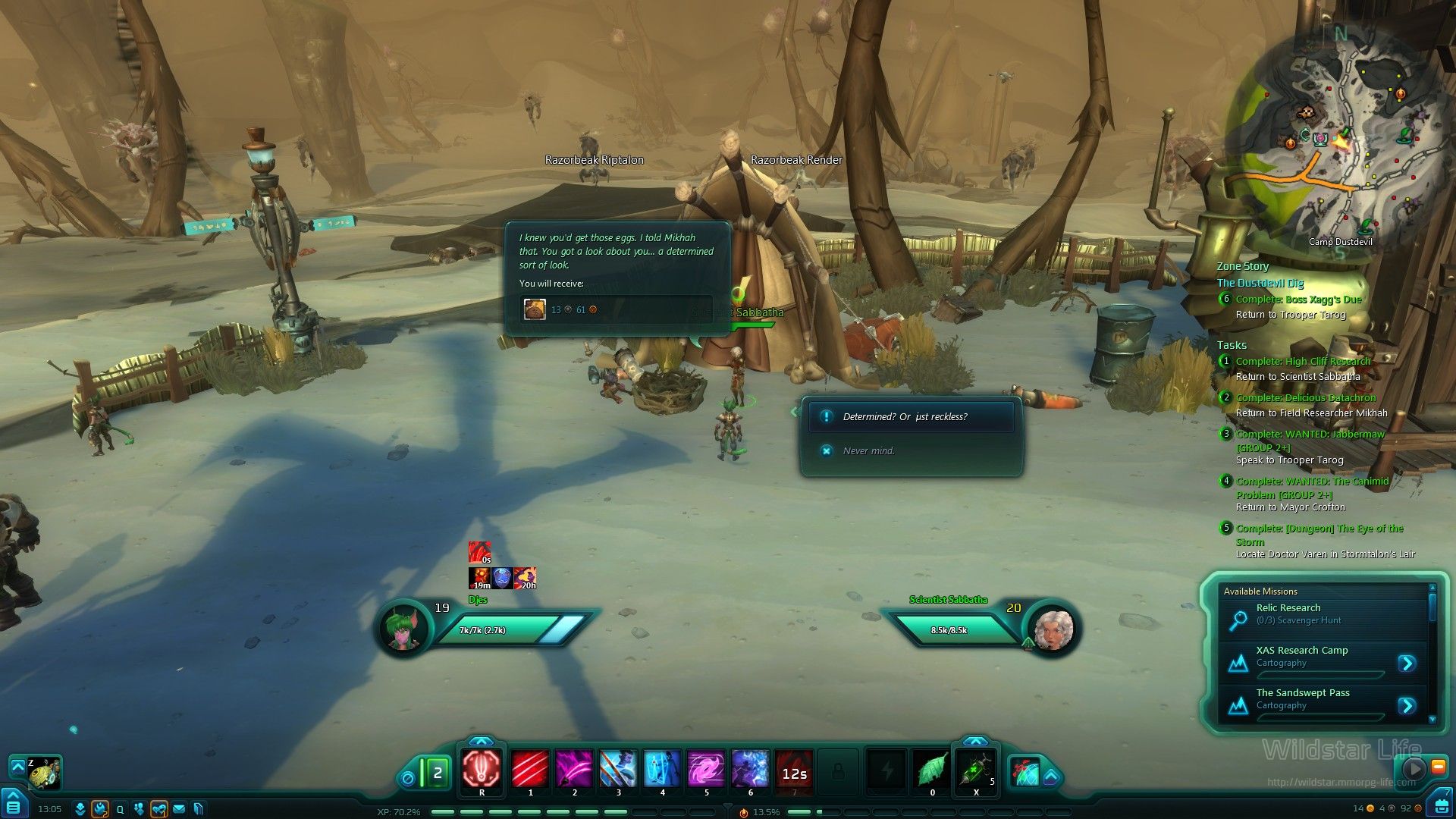The width and height of the screenshot is (1456, 819).
Task: Click the arrow beside The Sandswept Pass
Action: coord(1407,706)
